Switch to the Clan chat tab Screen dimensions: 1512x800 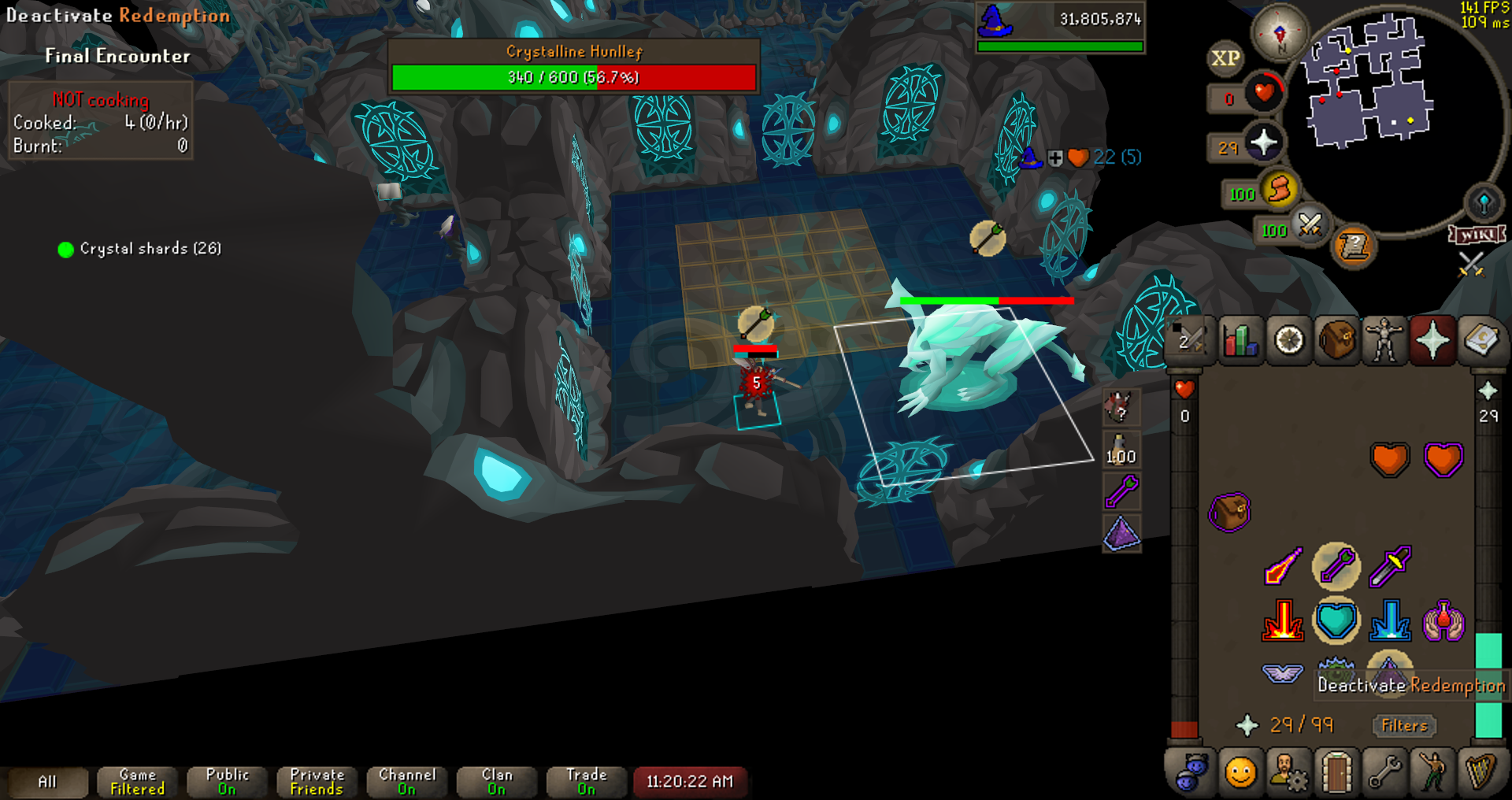click(x=497, y=782)
